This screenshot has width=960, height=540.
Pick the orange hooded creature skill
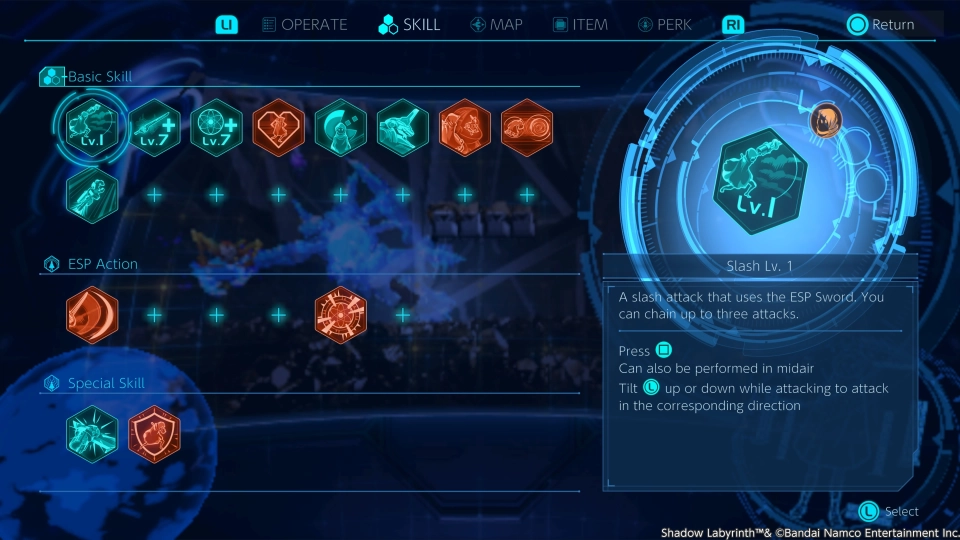click(465, 127)
